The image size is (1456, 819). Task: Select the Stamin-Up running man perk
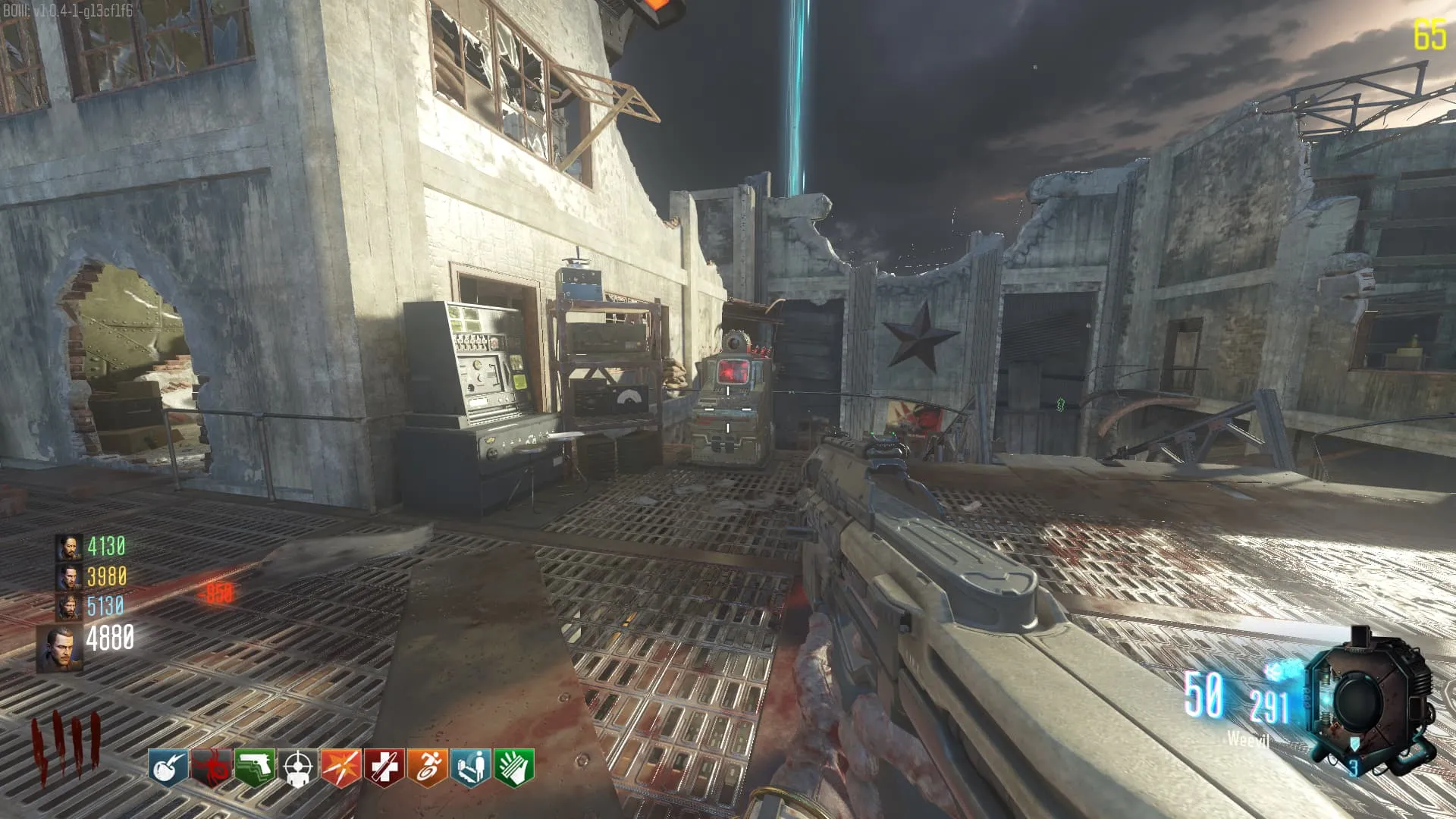428,767
